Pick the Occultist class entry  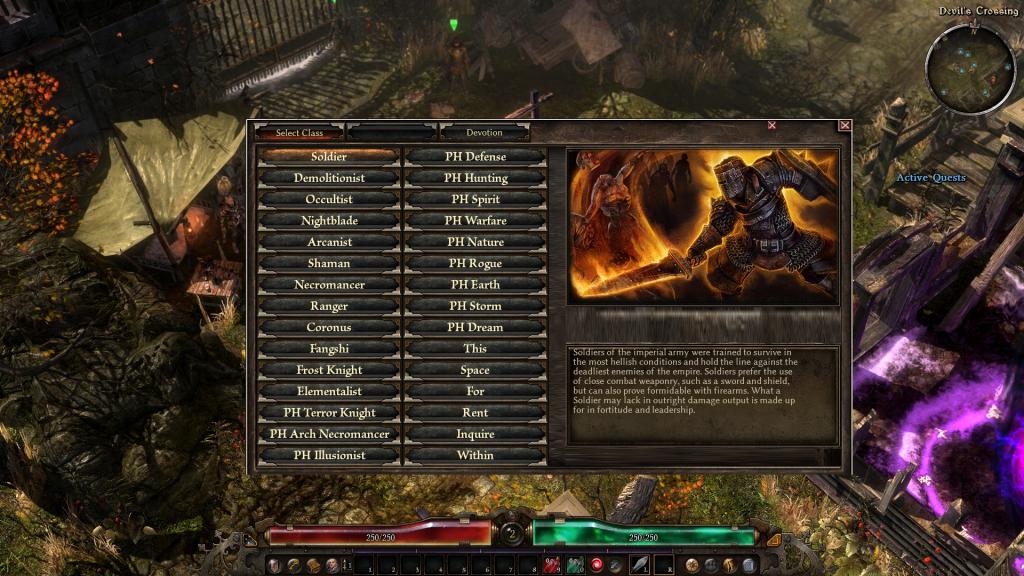click(329, 199)
